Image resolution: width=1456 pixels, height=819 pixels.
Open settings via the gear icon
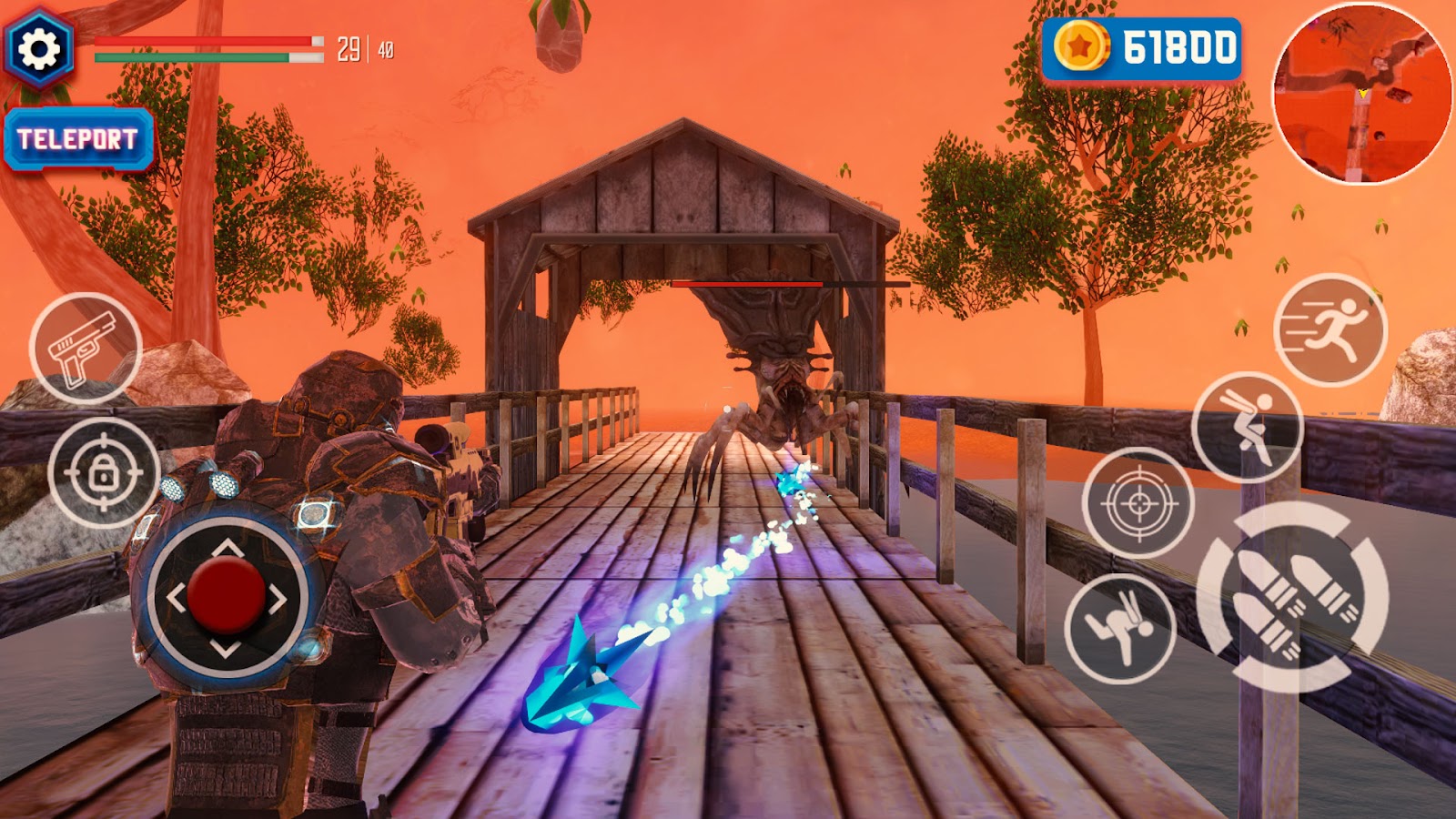pos(39,48)
